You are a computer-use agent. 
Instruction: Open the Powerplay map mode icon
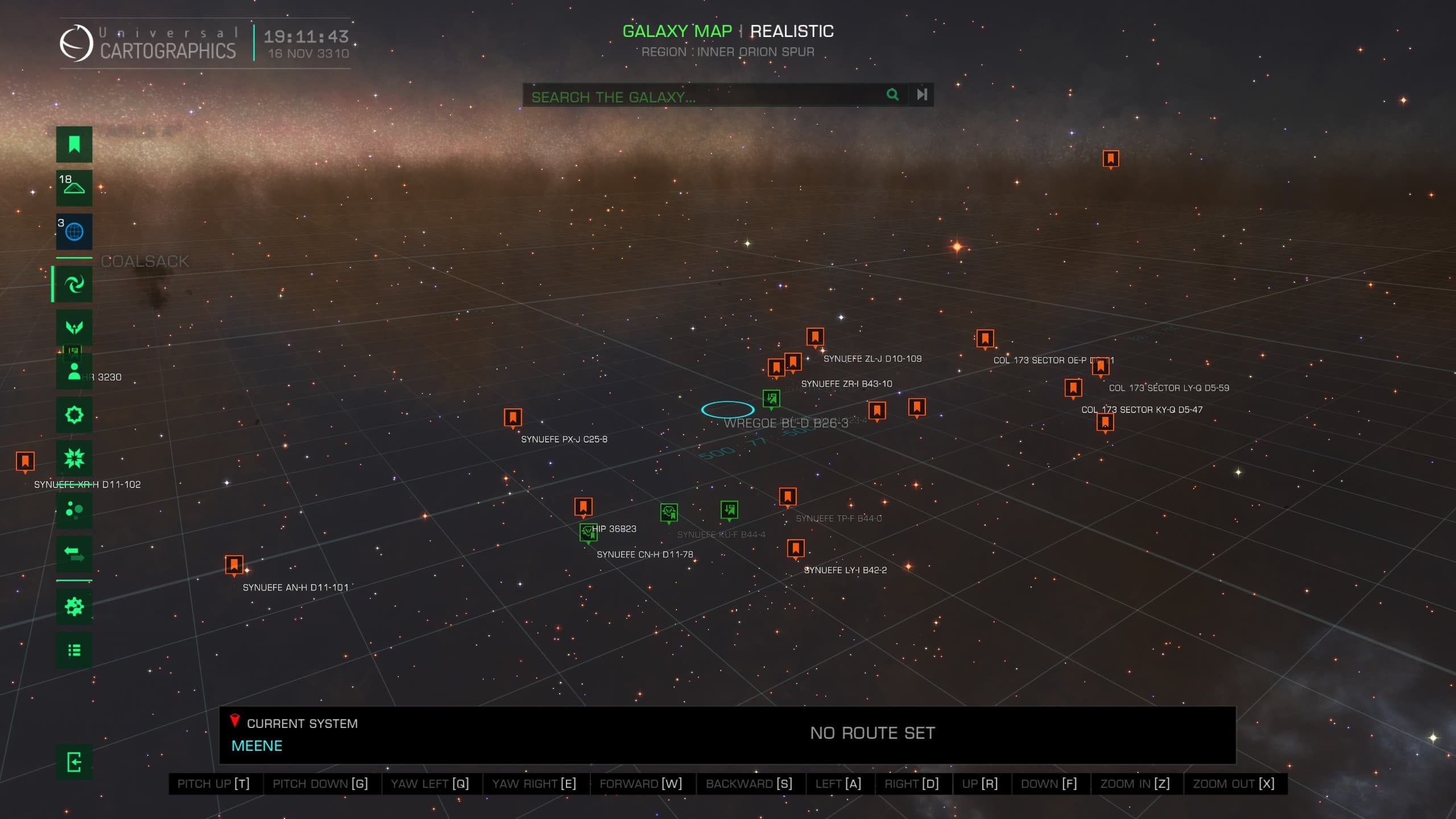(x=74, y=327)
